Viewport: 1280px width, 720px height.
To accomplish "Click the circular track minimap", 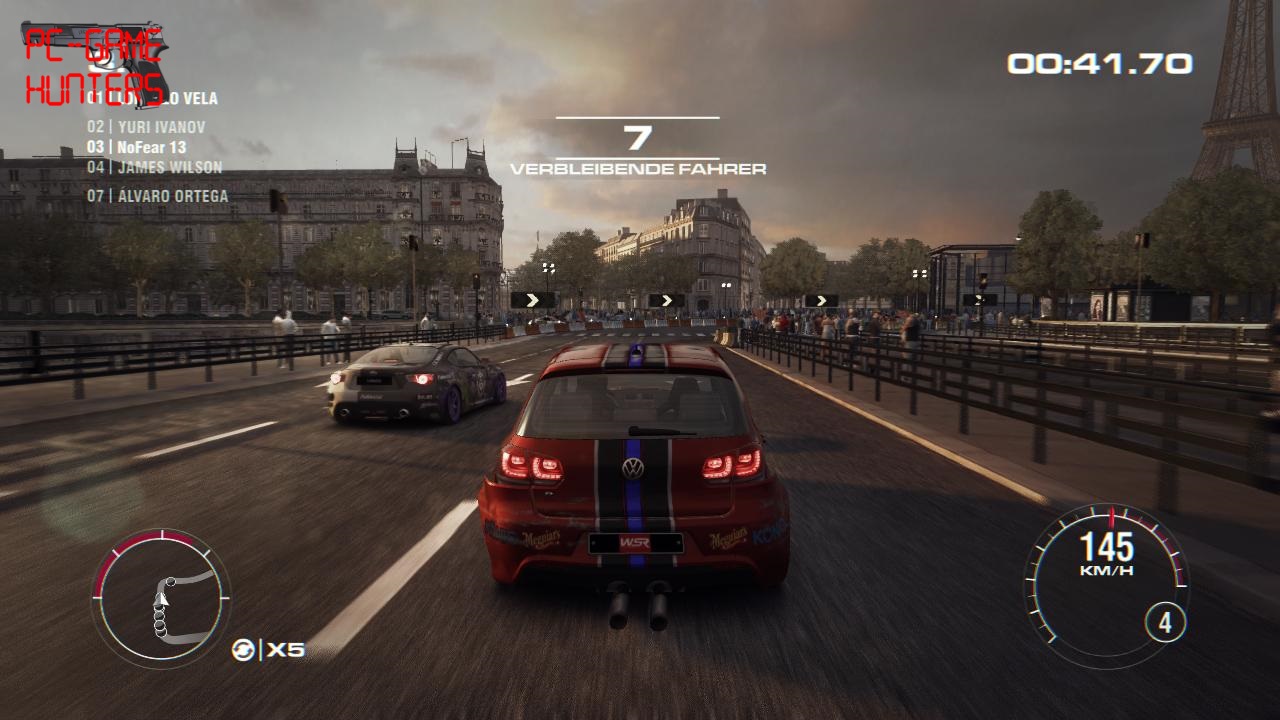I will point(161,599).
